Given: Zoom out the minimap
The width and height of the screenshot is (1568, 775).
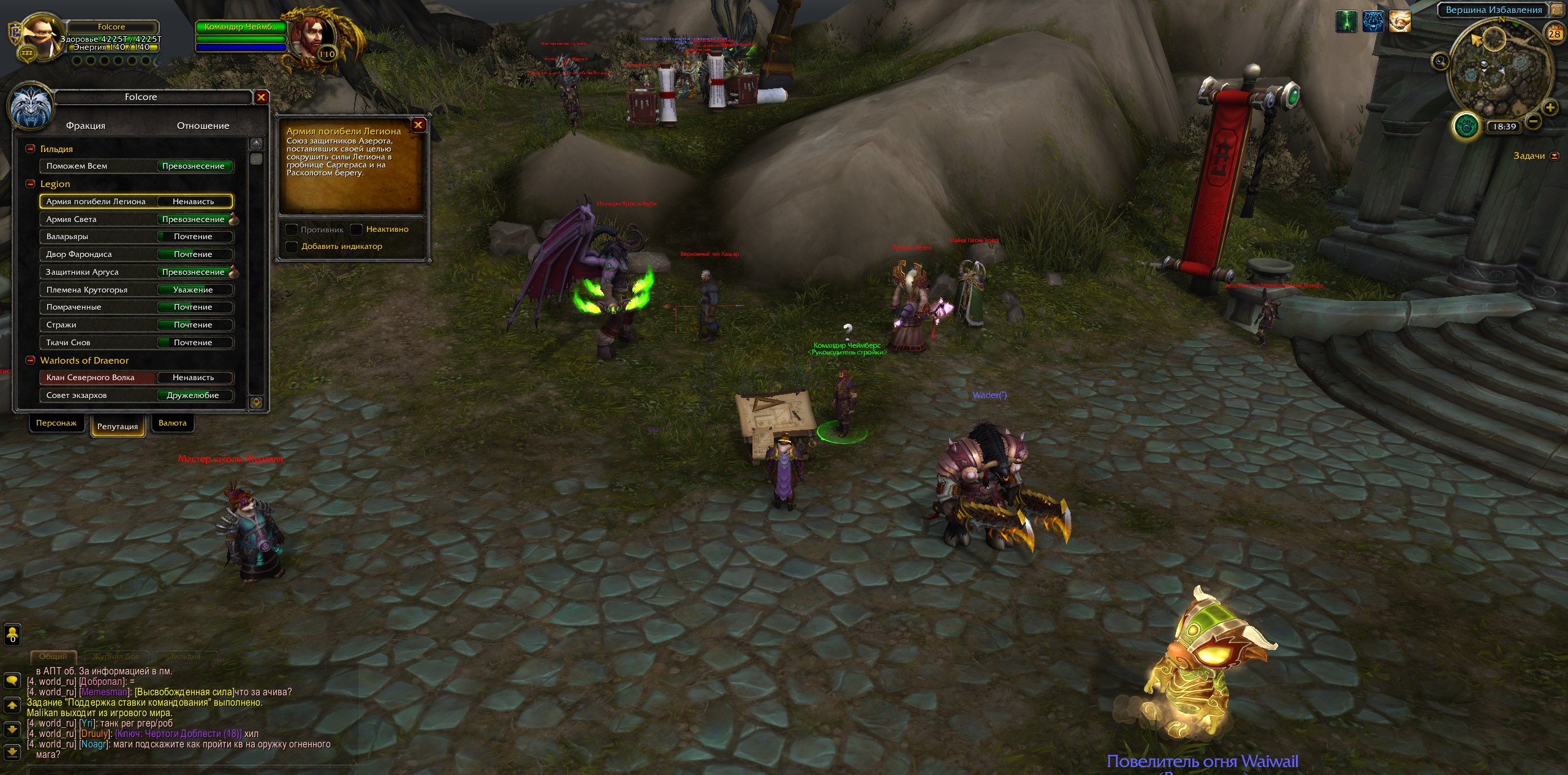Looking at the screenshot, I should pyautogui.click(x=1533, y=121).
